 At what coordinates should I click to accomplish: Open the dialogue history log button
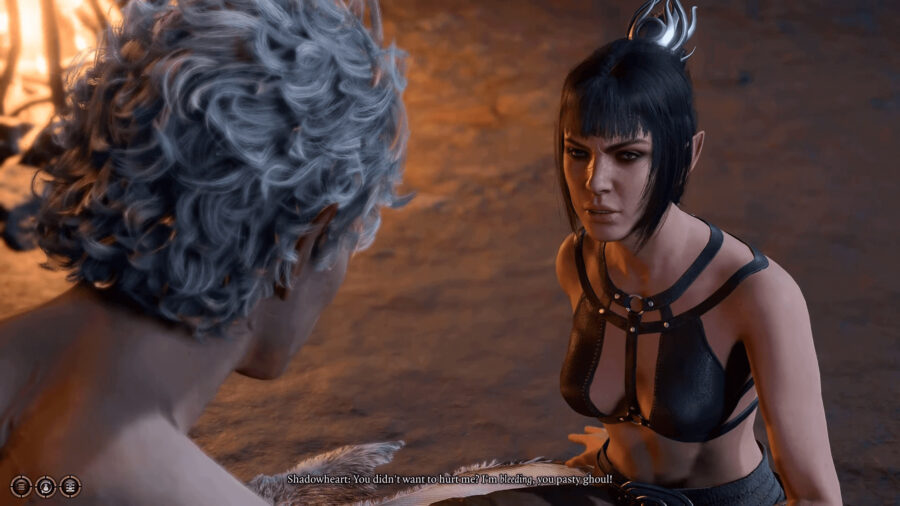21,486
